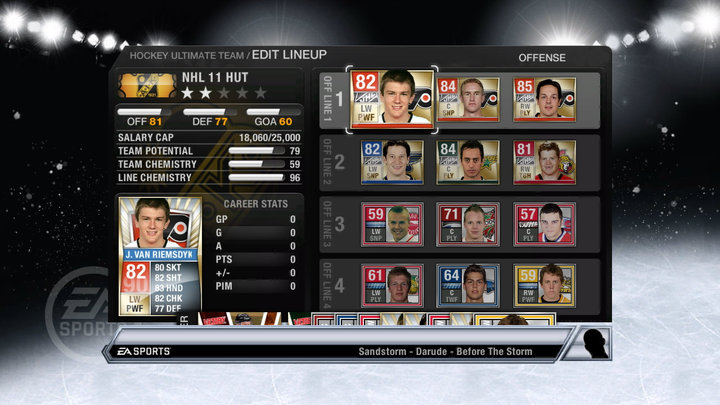
Task: Choose the 57 rated center card
Action: pyautogui.click(x=543, y=224)
